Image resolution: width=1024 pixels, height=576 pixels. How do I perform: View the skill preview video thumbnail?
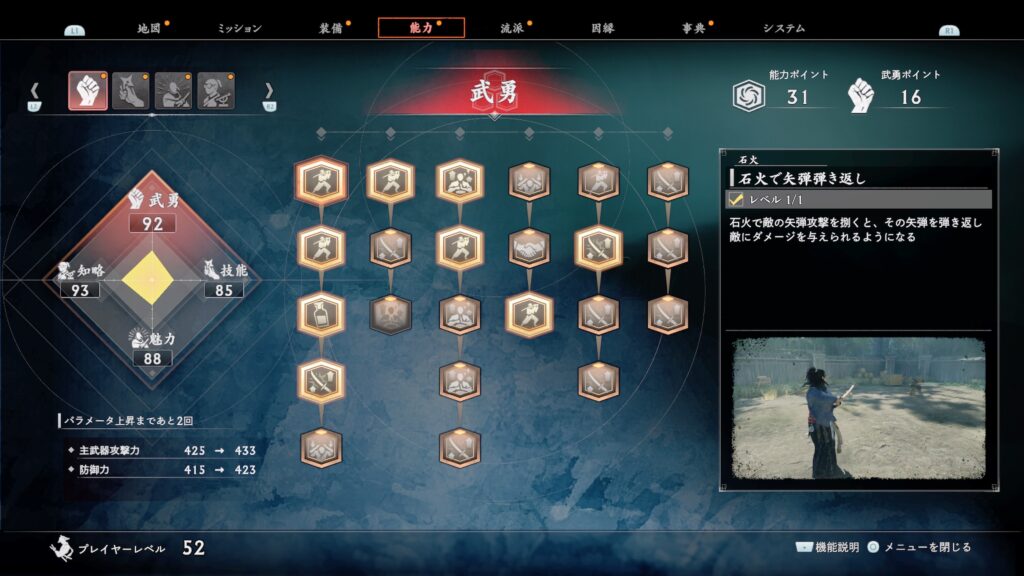pyautogui.click(x=858, y=408)
